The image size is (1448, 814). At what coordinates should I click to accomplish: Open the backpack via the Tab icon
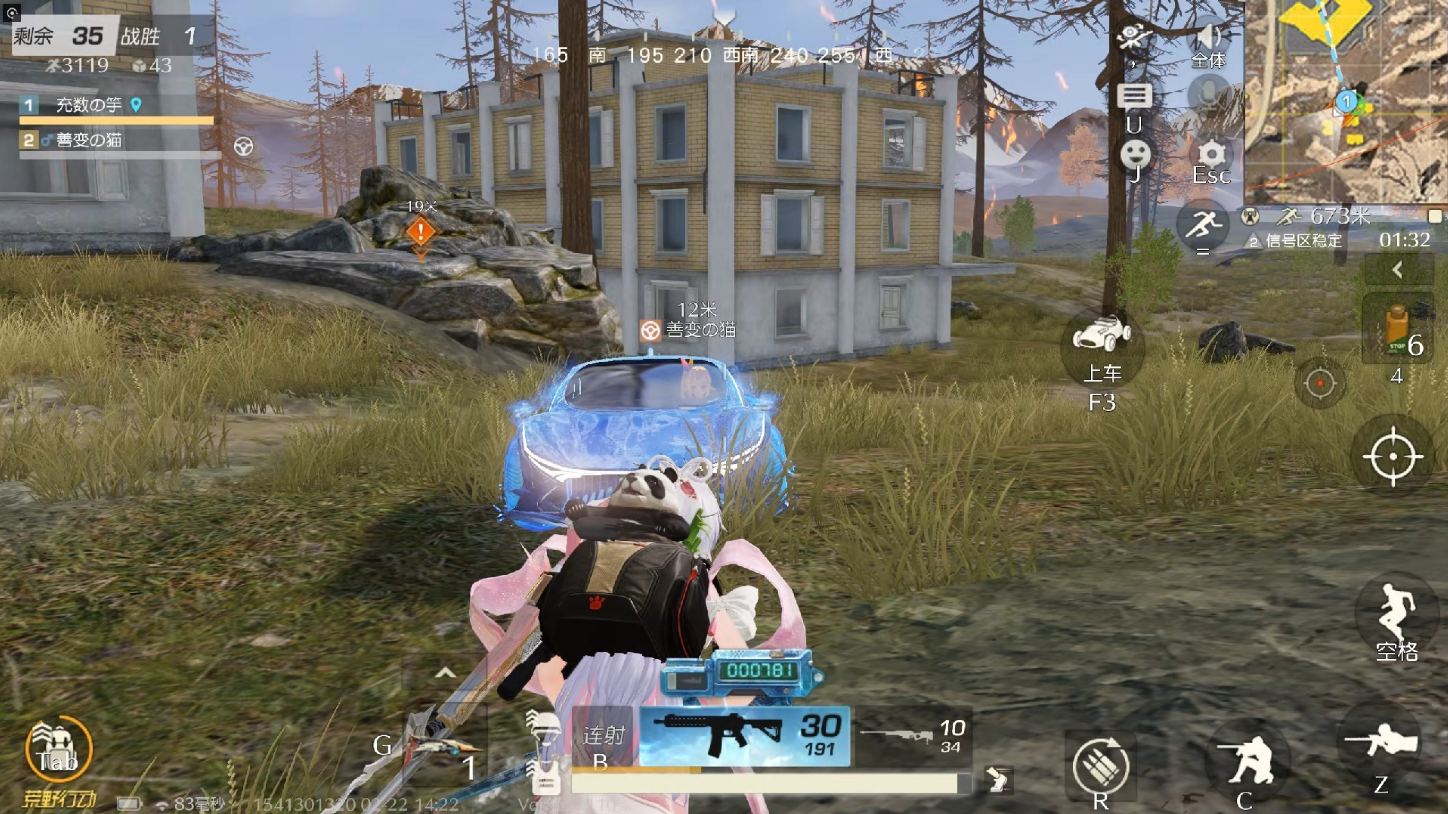(57, 748)
